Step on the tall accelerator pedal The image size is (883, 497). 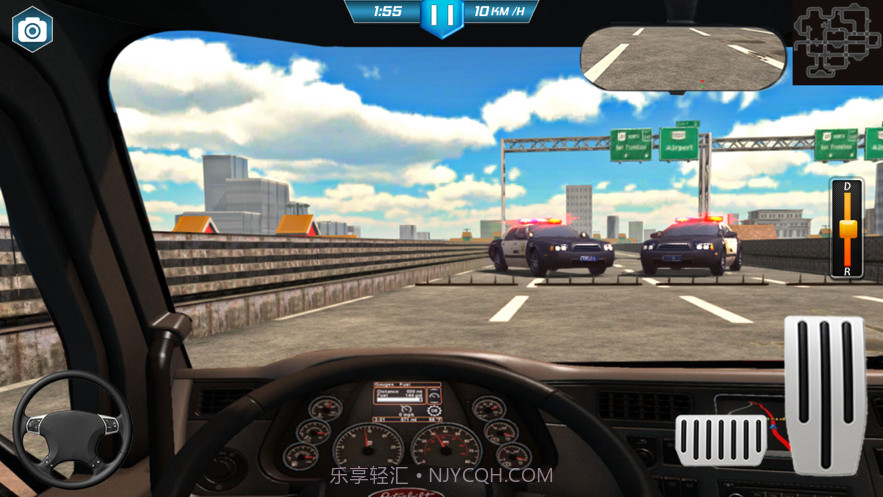coord(824,393)
